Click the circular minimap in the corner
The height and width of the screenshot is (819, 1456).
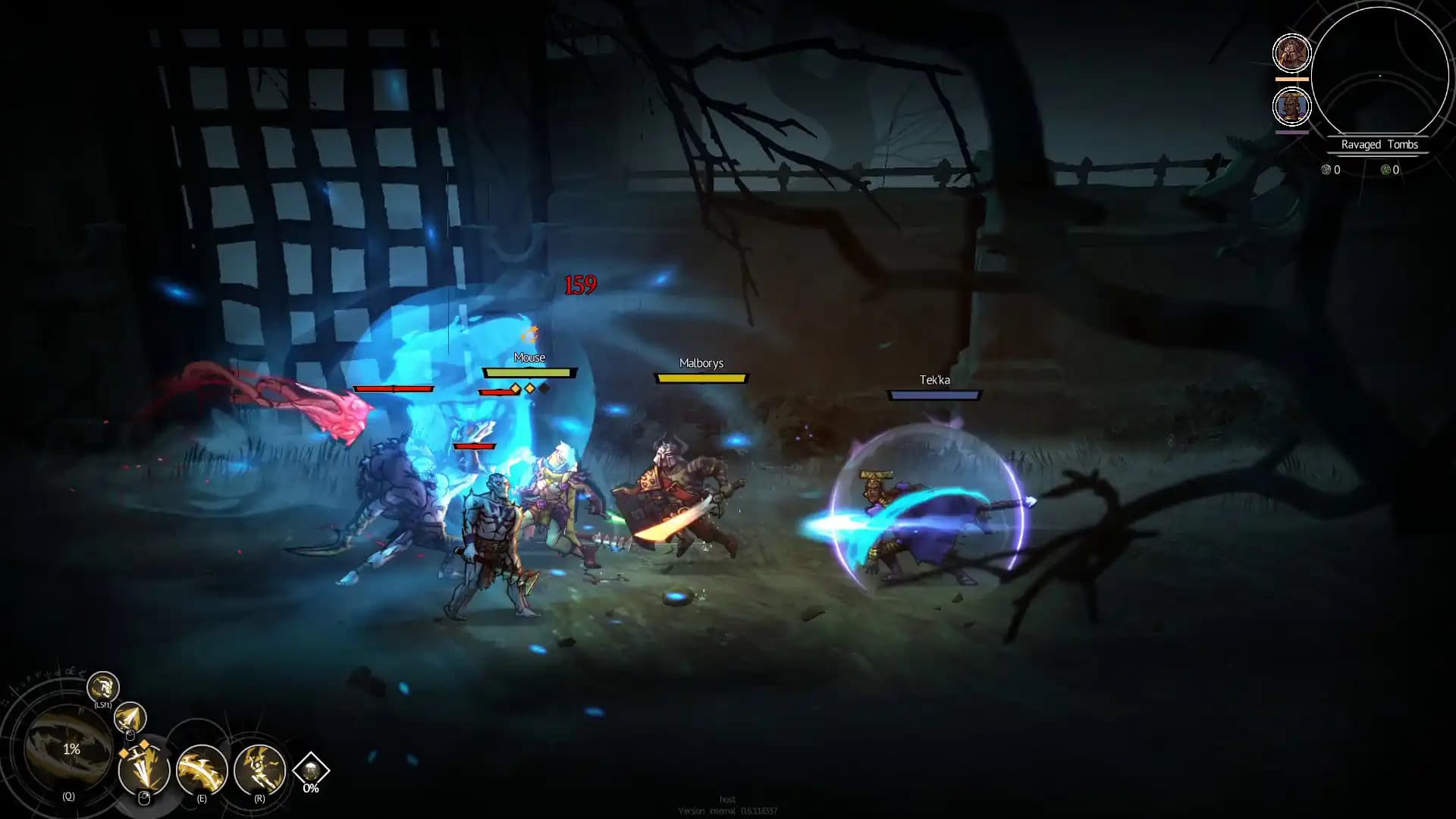[x=1379, y=74]
